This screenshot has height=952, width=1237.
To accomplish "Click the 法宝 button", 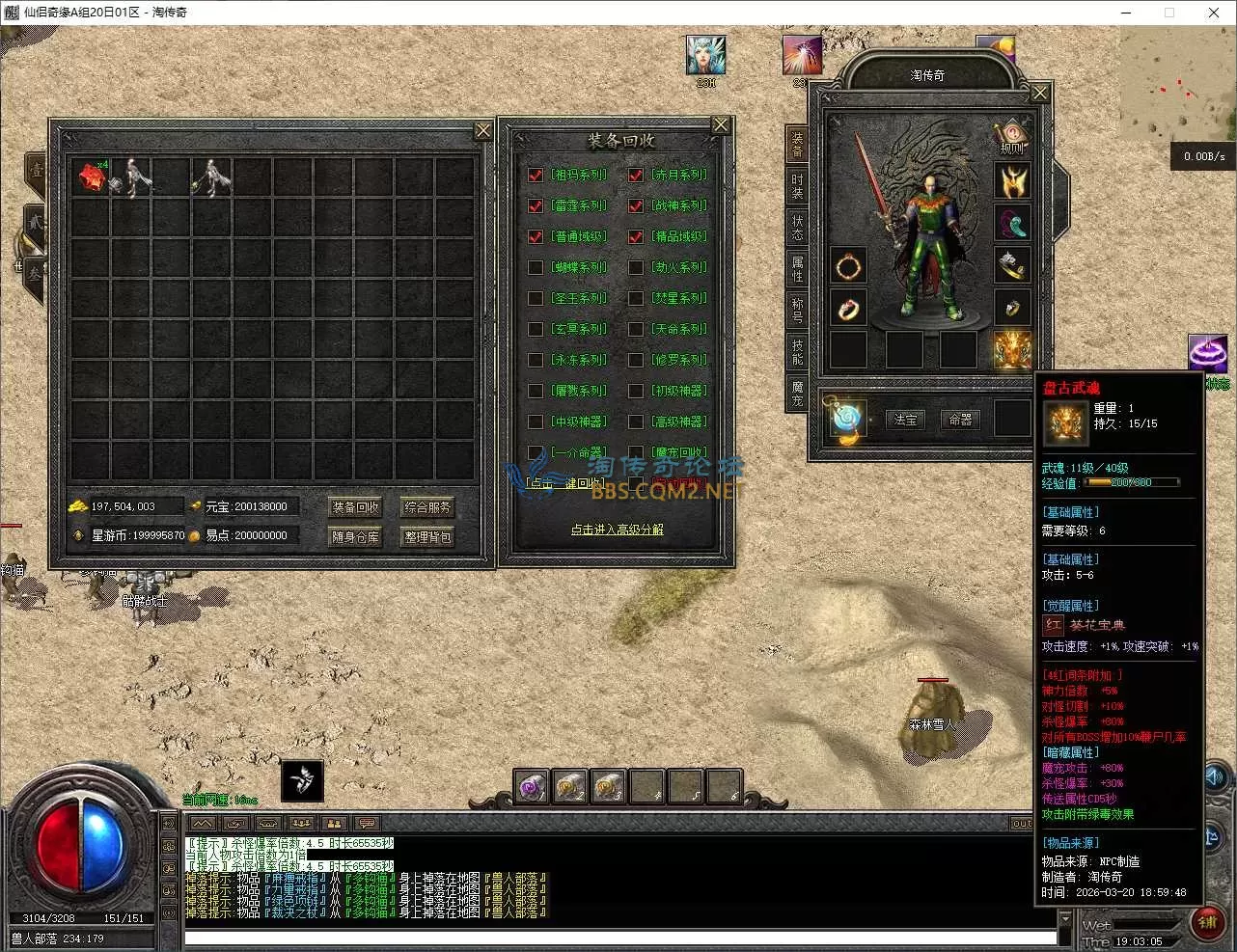I will tap(906, 420).
